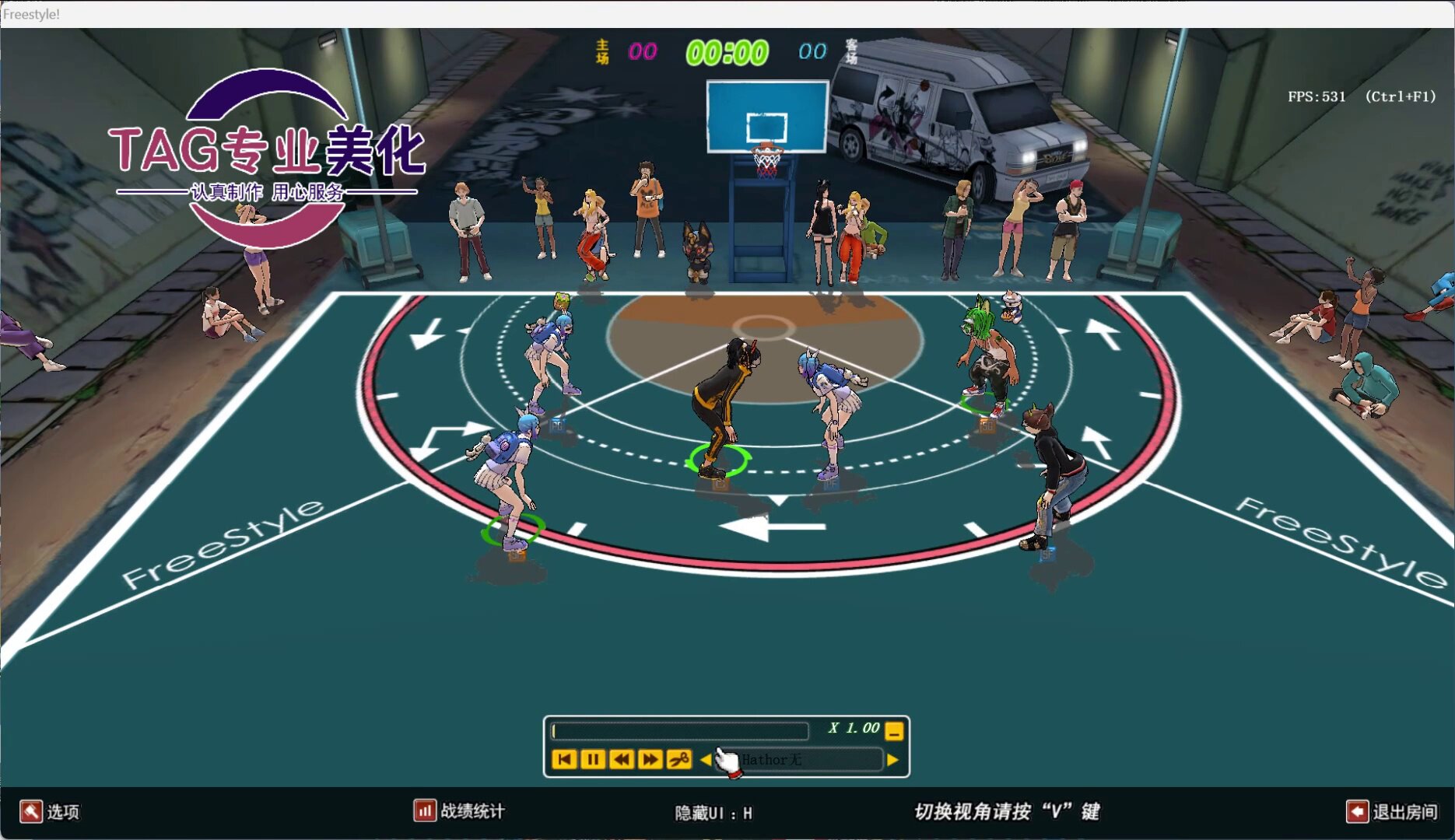Open the 选项 options menu
Viewport: 1455px width, 840px height.
(64, 812)
